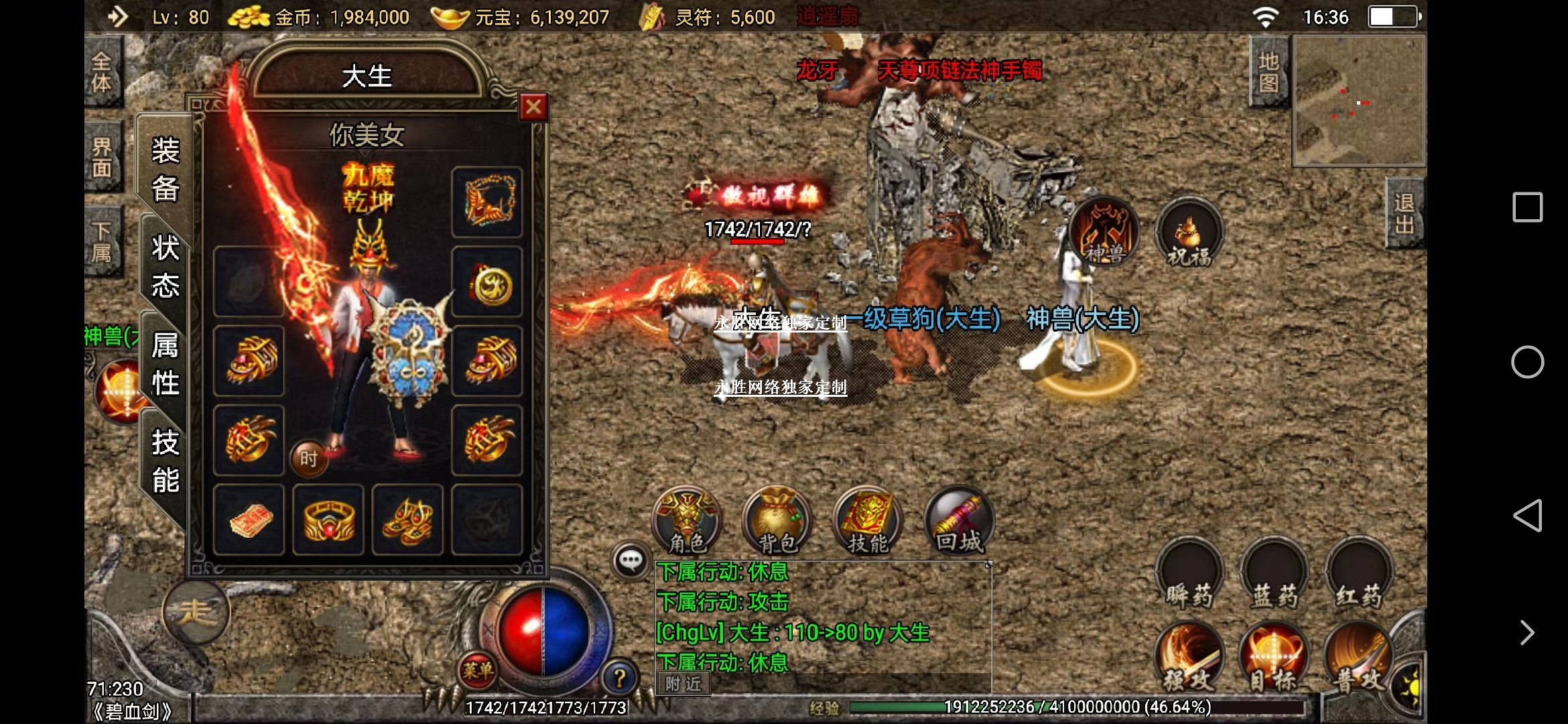Trigger the 强攻 strong attack
Image resolution: width=1568 pixels, height=724 pixels.
tap(1189, 658)
